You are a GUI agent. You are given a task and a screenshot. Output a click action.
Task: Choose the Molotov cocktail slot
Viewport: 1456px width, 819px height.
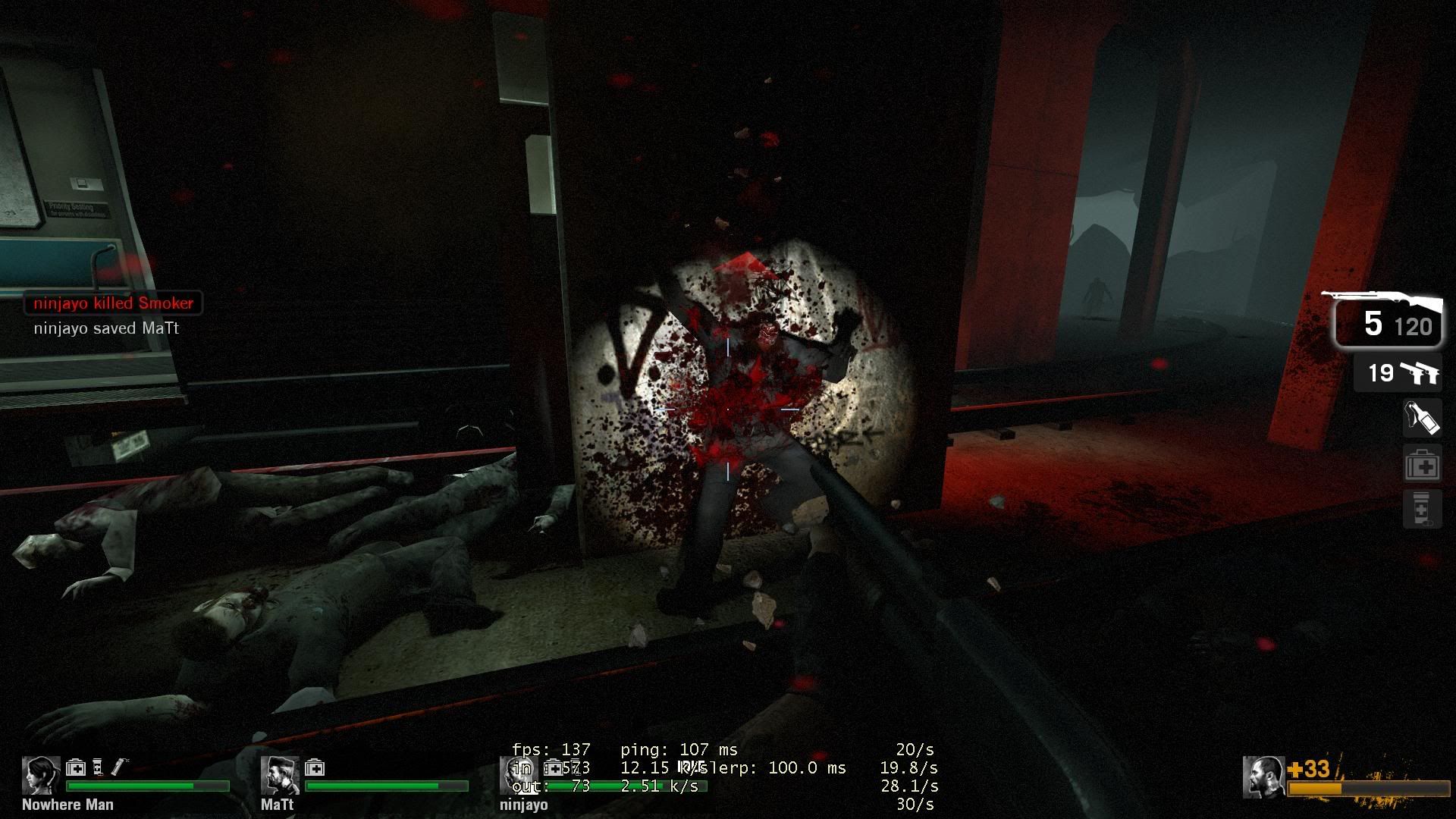(x=1422, y=417)
